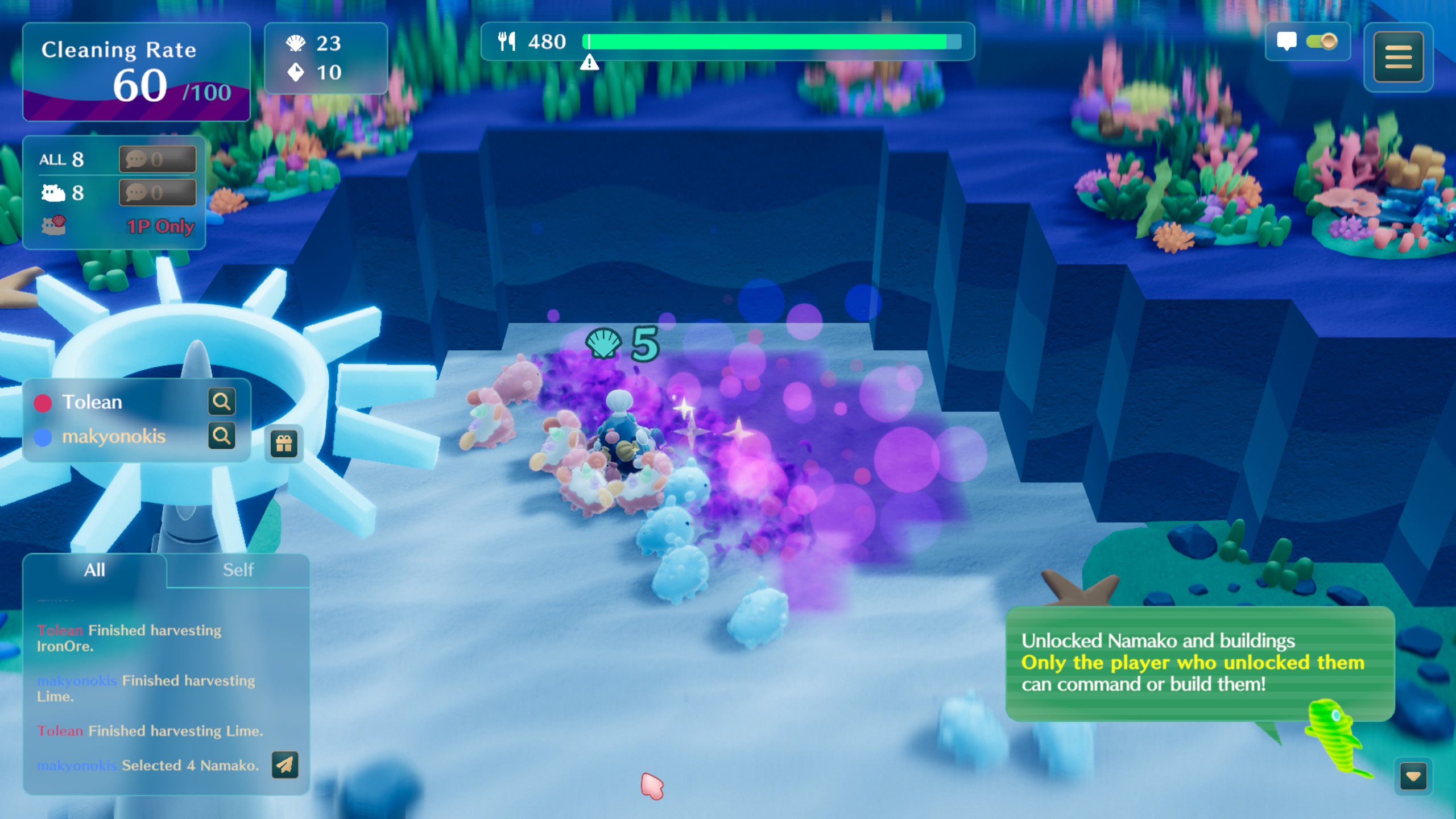Collapse the hint with down arrow
Viewport: 1456px width, 819px height.
coord(1413,776)
